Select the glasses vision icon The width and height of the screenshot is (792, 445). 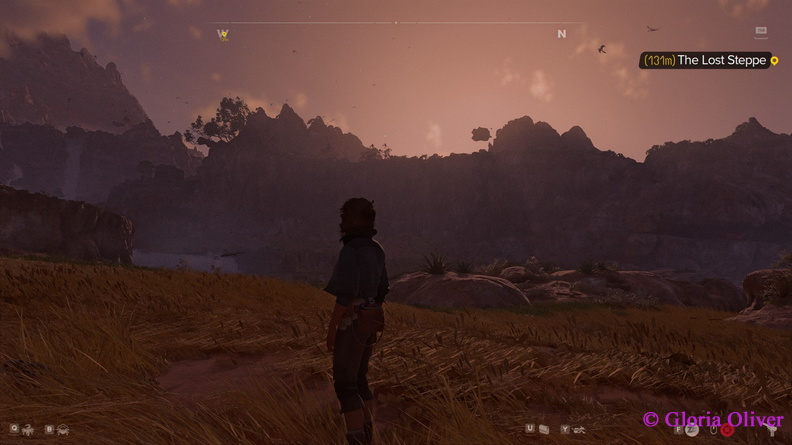579,429
